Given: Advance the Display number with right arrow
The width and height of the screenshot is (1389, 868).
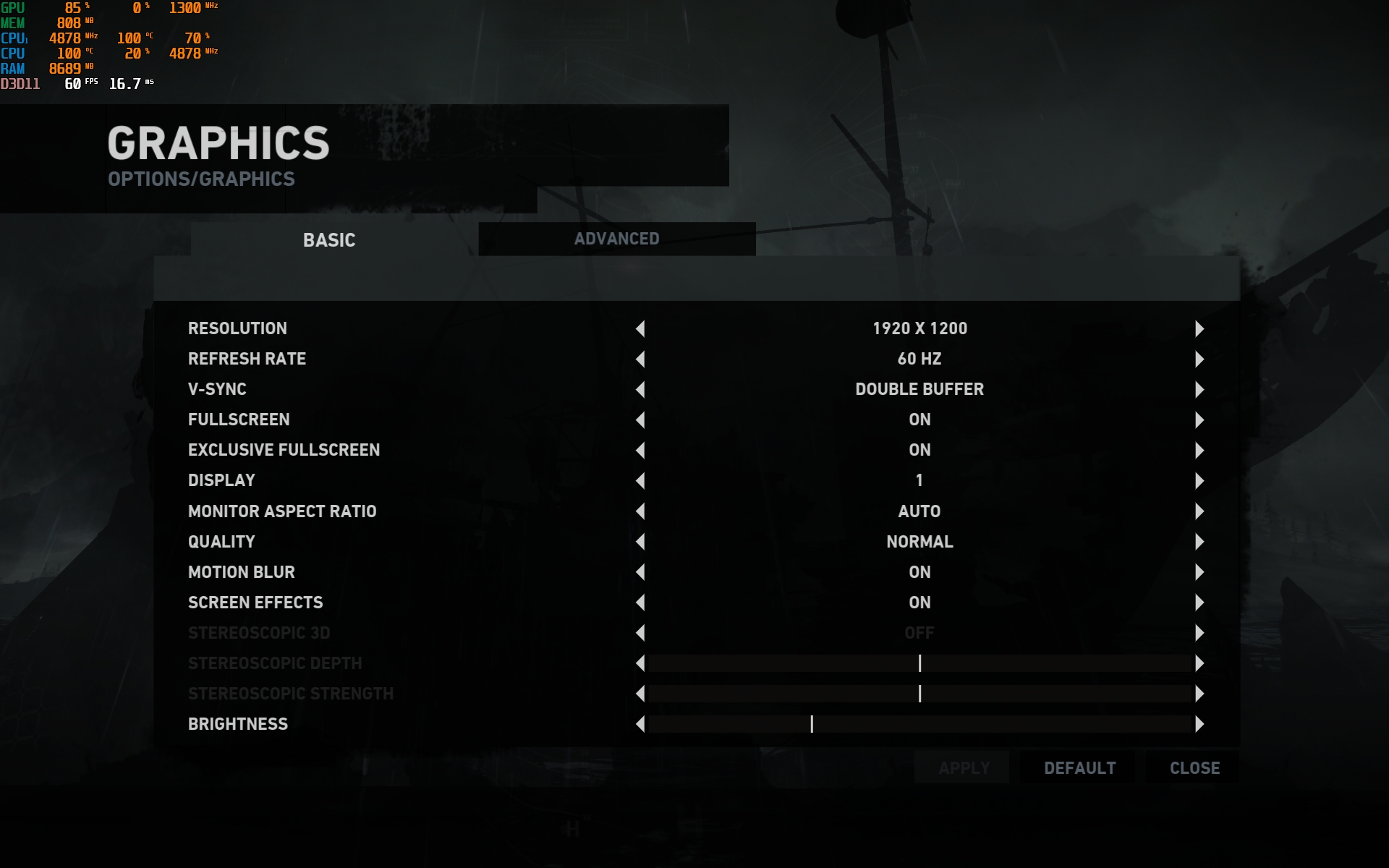Looking at the screenshot, I should tap(1199, 481).
